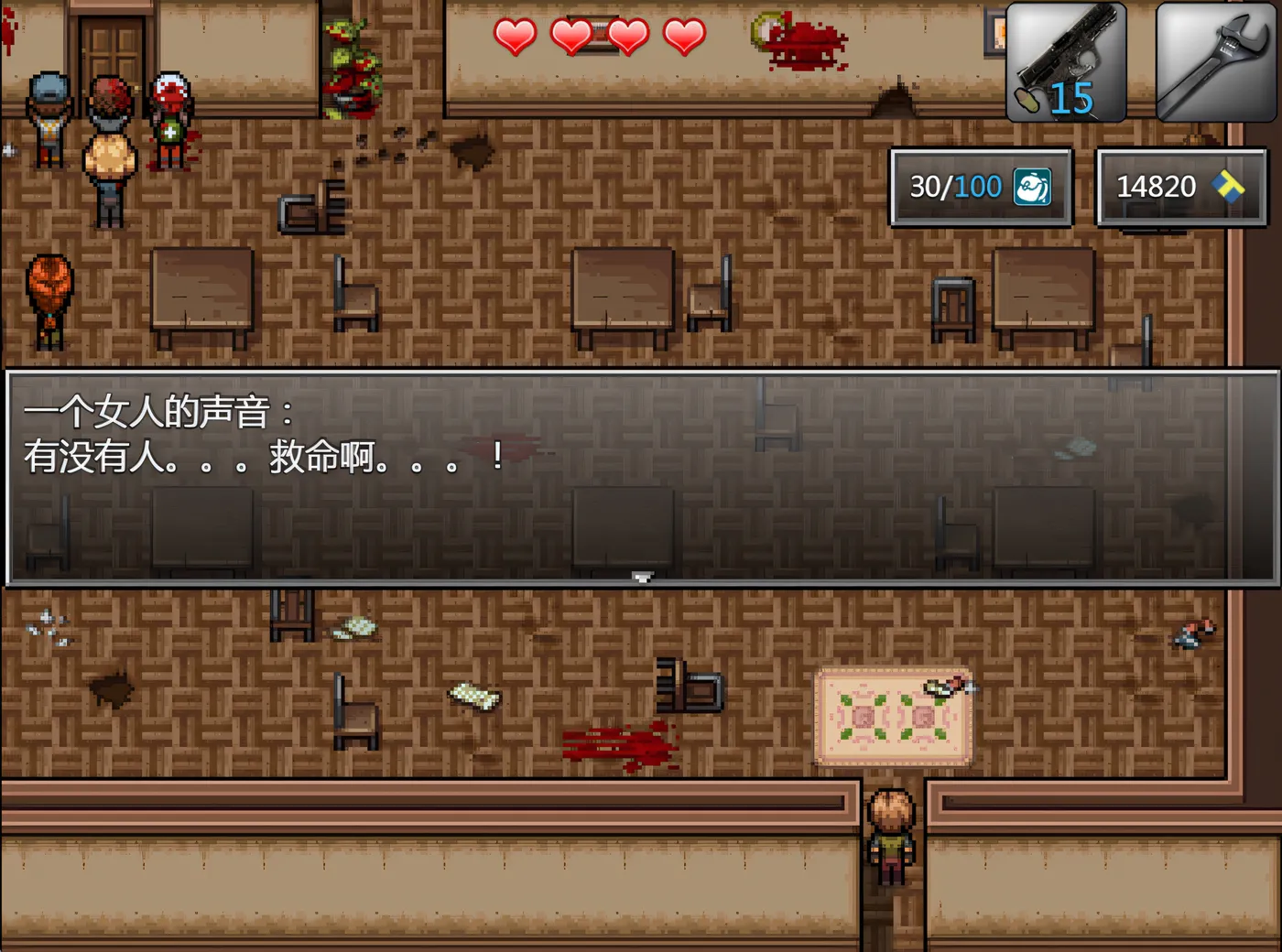Open the backpack inventory icon
This screenshot has width=1282, height=952.
tap(1035, 186)
